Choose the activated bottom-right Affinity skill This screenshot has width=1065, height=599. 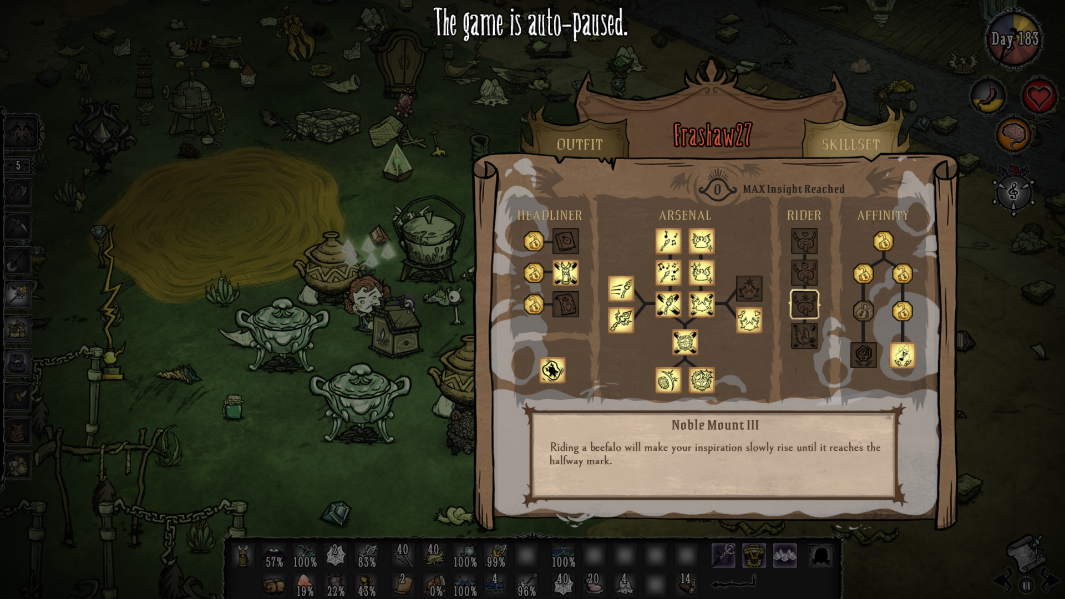(x=902, y=355)
